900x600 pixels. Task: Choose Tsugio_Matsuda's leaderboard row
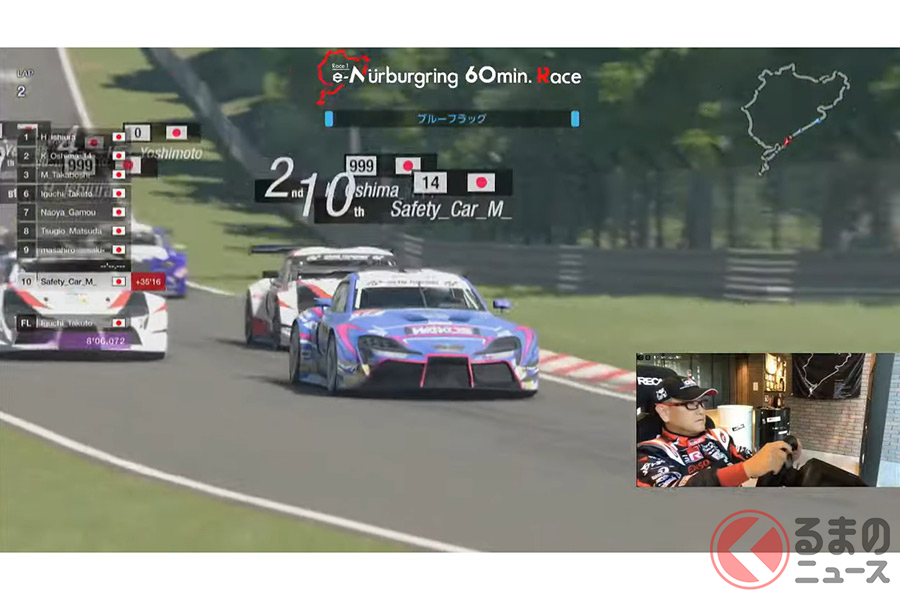(70, 231)
